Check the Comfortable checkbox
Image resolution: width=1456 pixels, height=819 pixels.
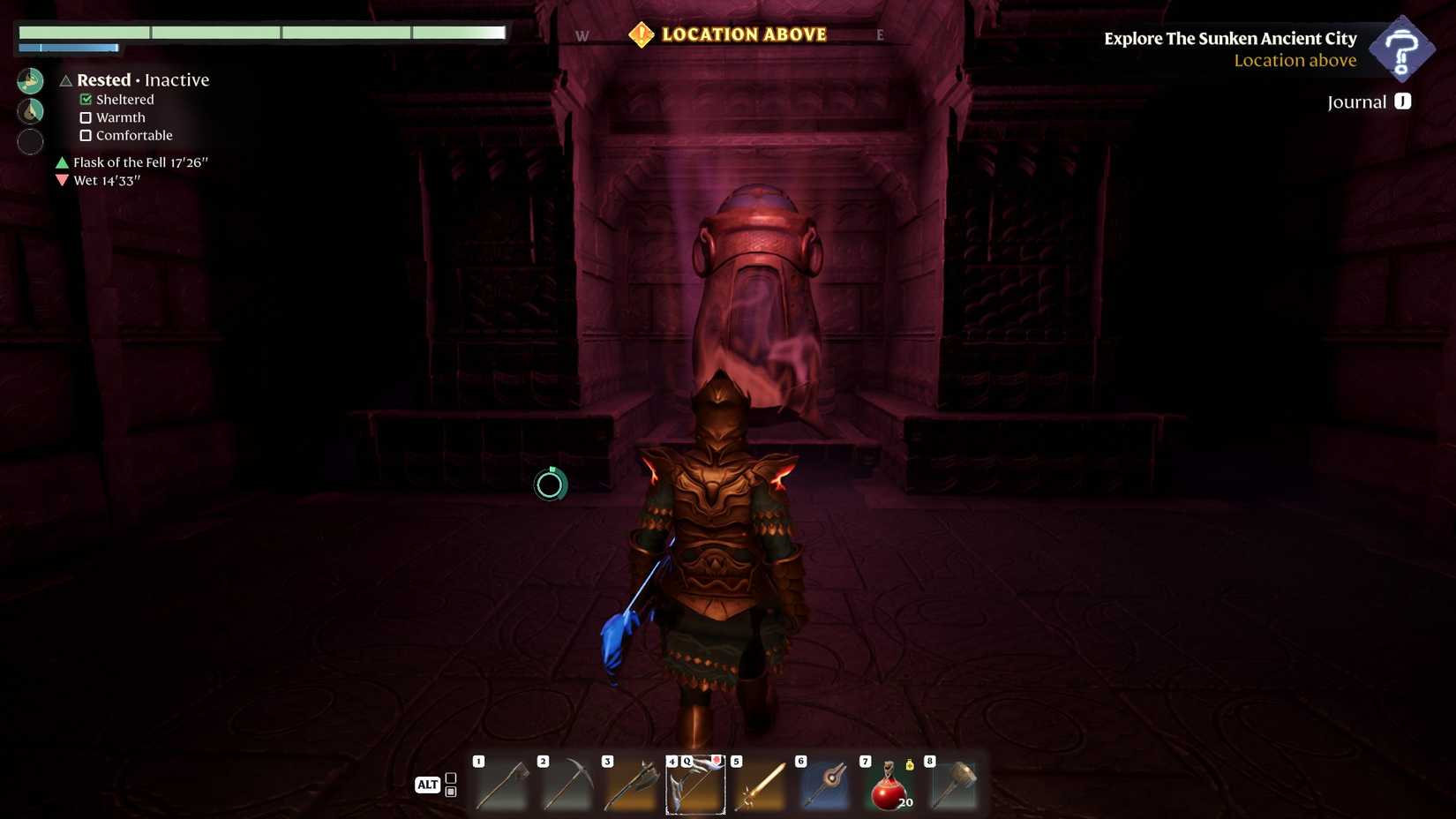click(x=86, y=135)
